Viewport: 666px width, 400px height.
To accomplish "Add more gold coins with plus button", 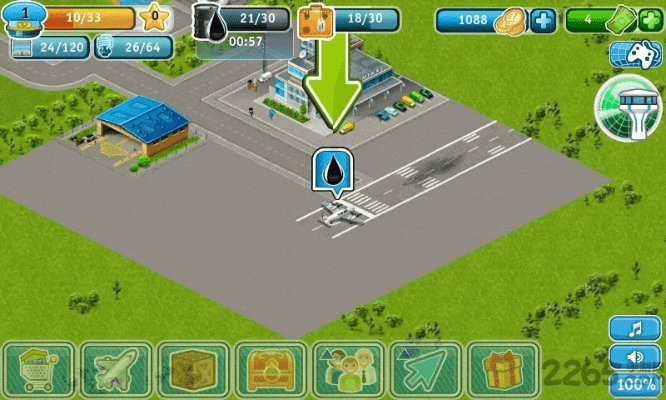I will click(543, 20).
